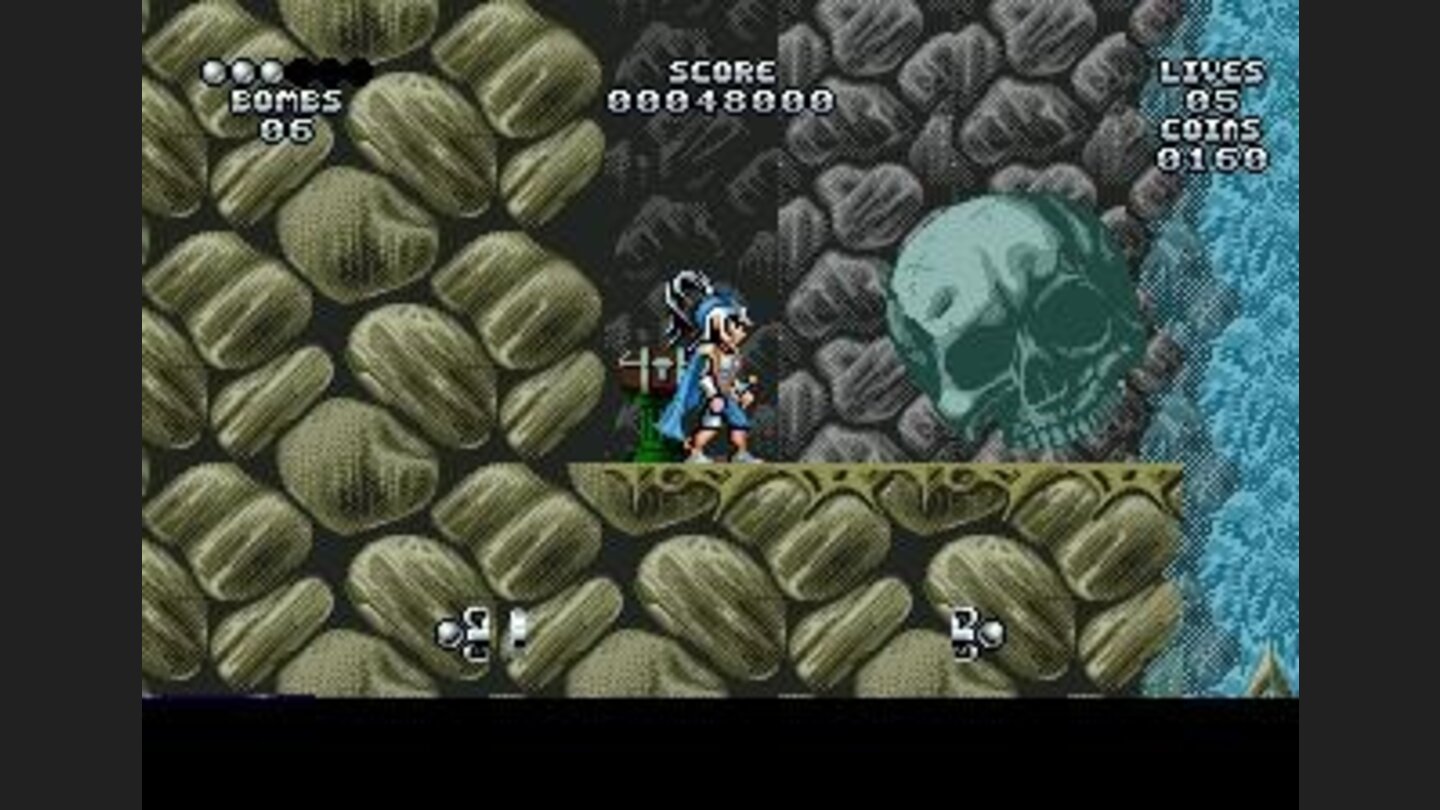
Task: Select the second bomb orb in the HUD
Action: (243, 71)
